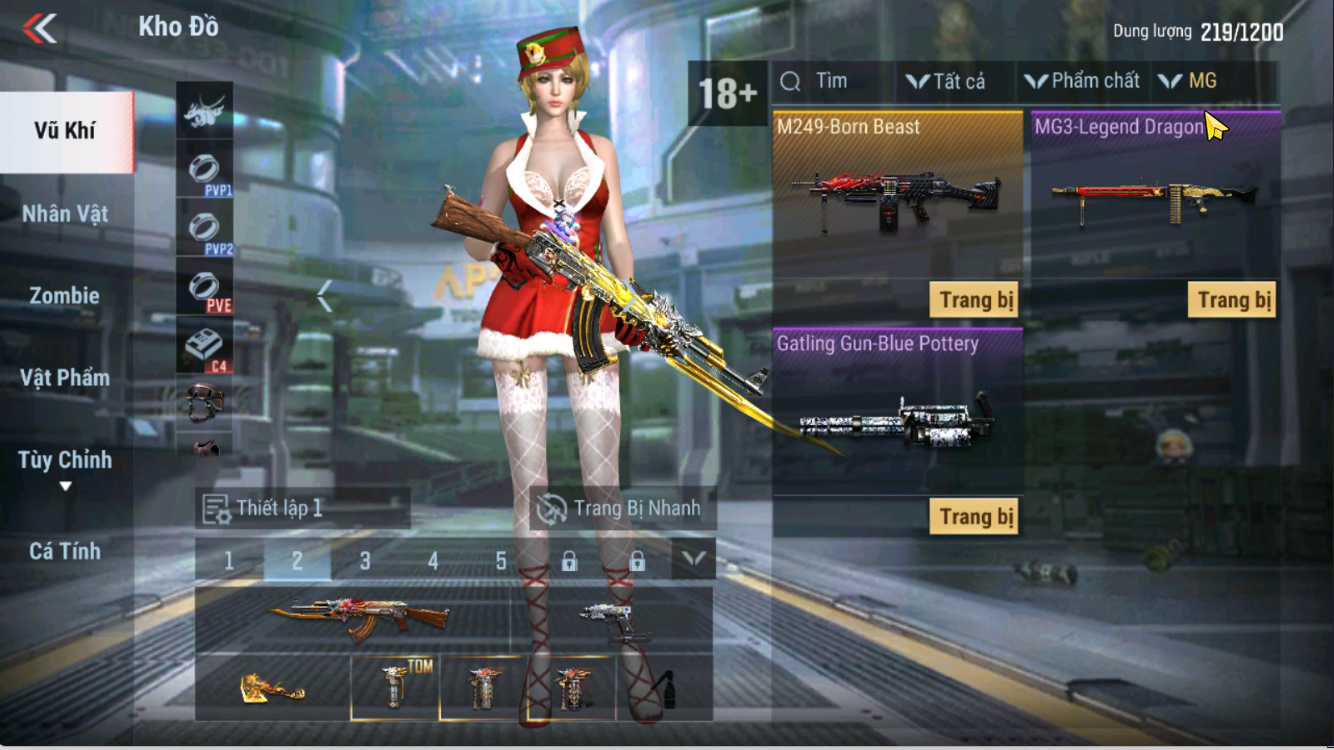The width and height of the screenshot is (1334, 750).
Task: Equip the M249-Born Beast with Trang bị
Action: (974, 300)
